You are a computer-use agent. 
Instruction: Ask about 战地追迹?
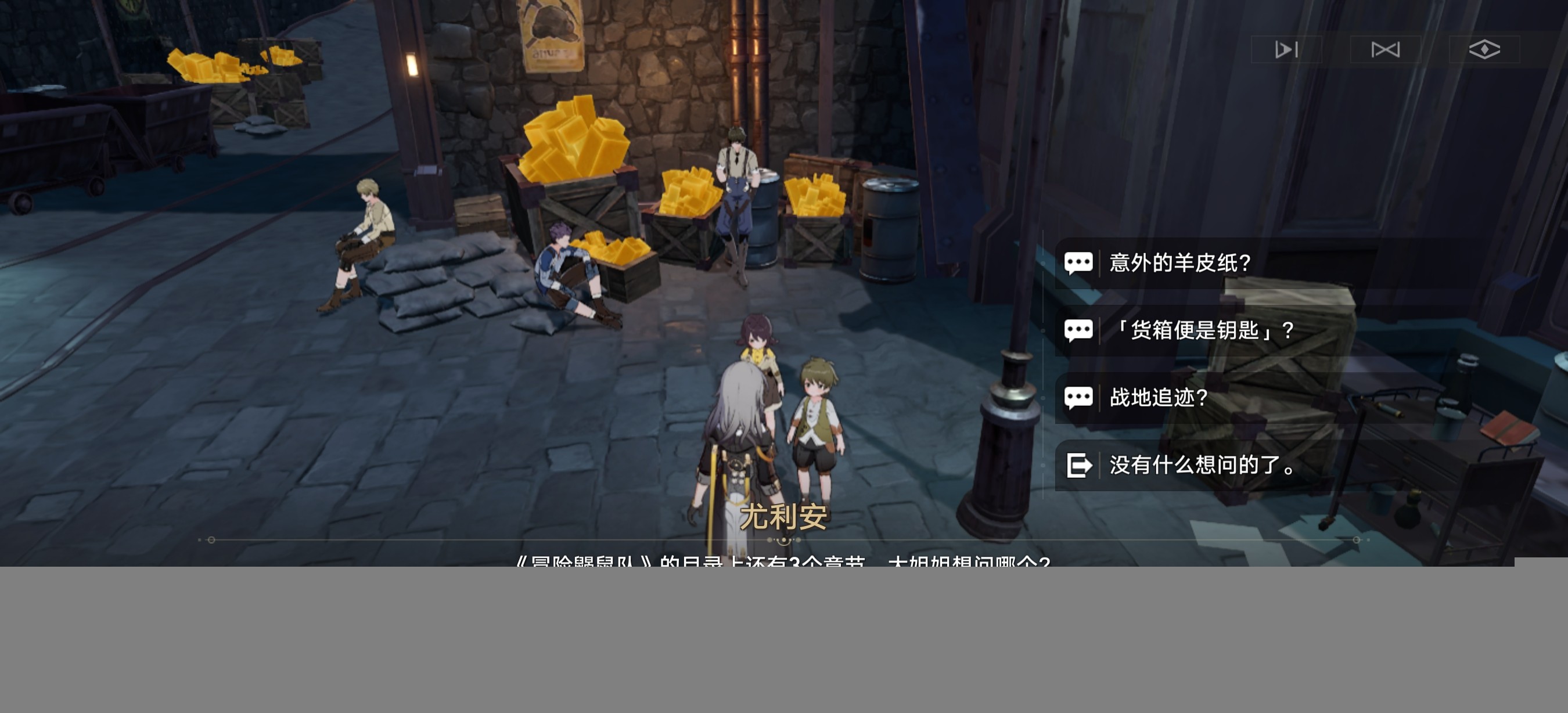[x=1159, y=398]
